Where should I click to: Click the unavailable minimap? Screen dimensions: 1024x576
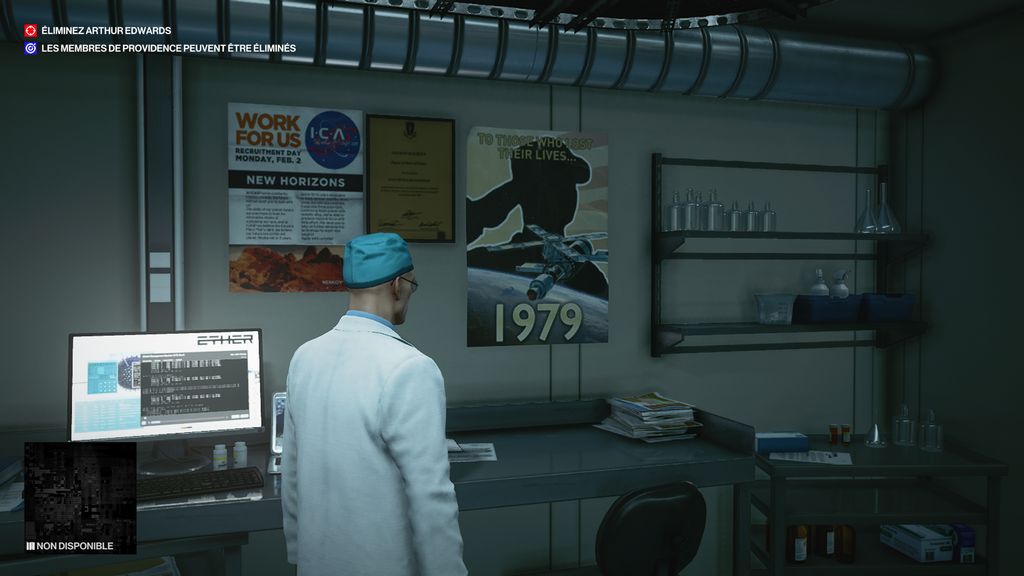coord(80,491)
